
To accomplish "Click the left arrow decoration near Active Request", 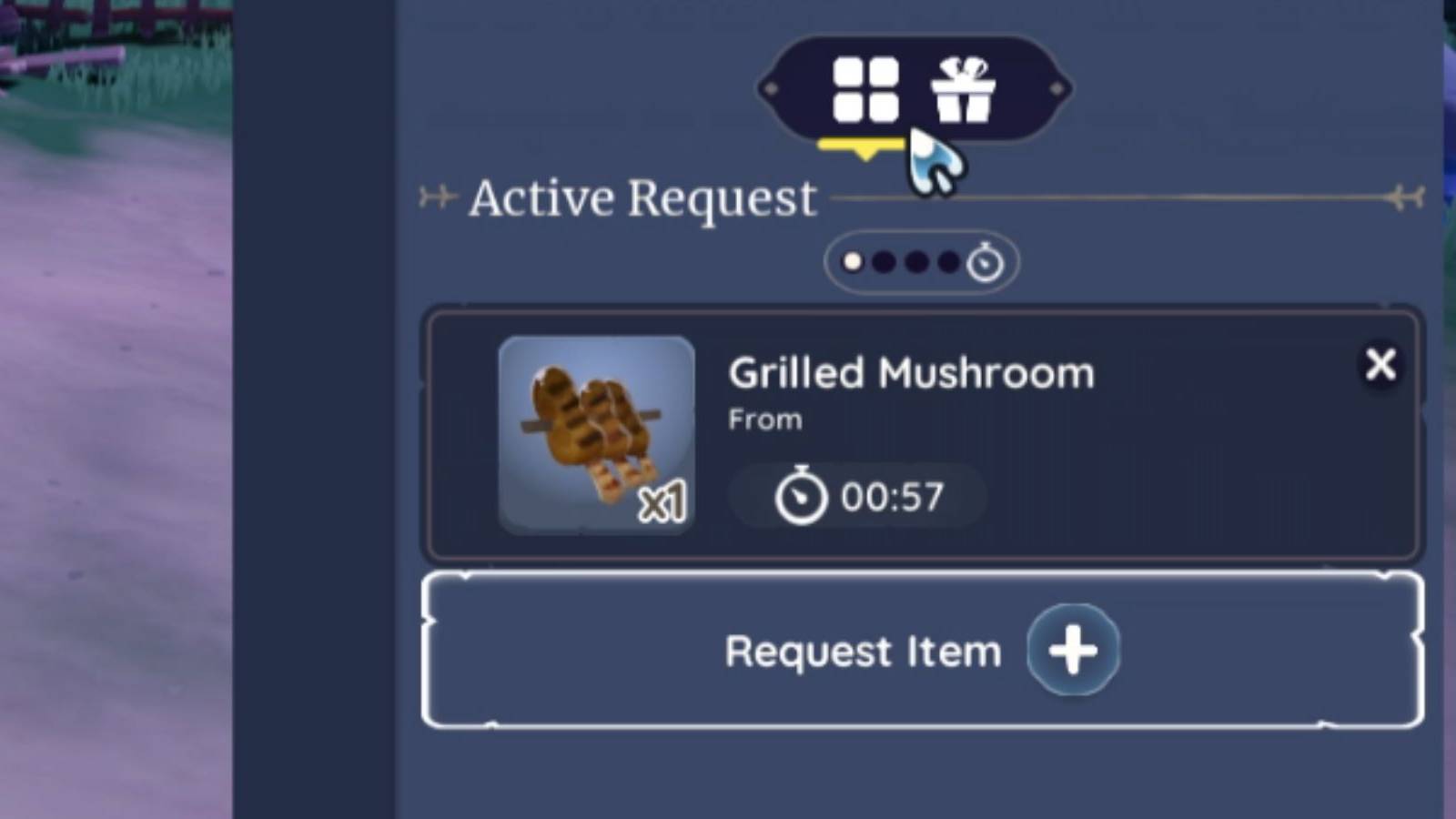I will (435, 195).
